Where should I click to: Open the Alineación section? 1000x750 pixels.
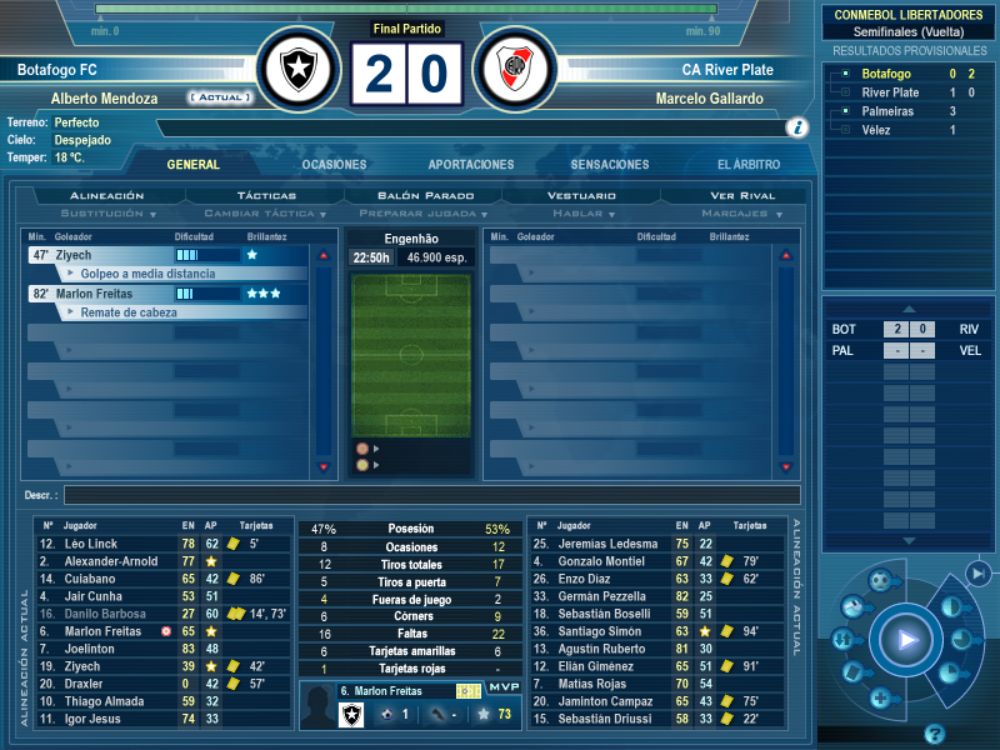[107, 196]
